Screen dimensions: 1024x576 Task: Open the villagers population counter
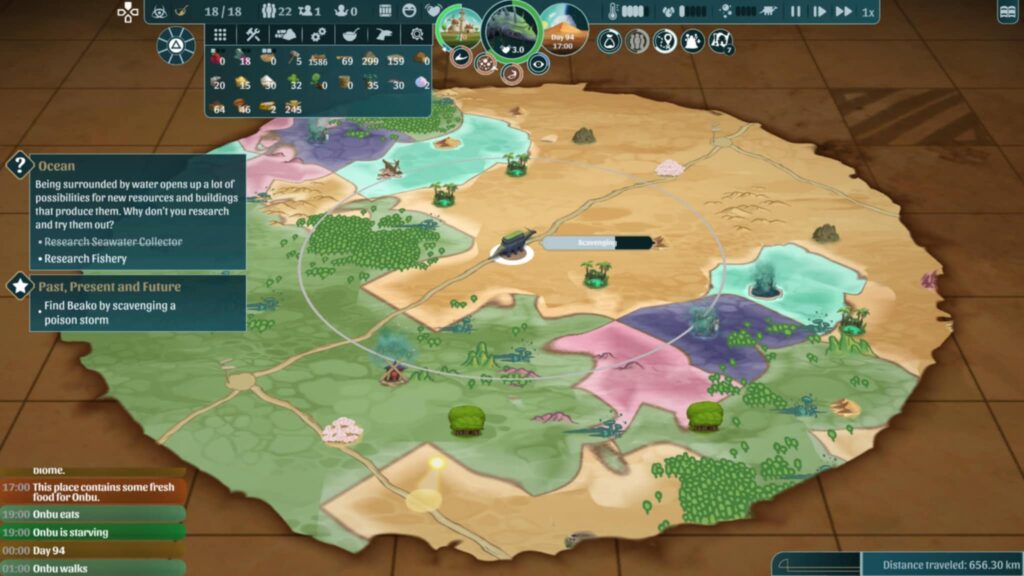(275, 12)
